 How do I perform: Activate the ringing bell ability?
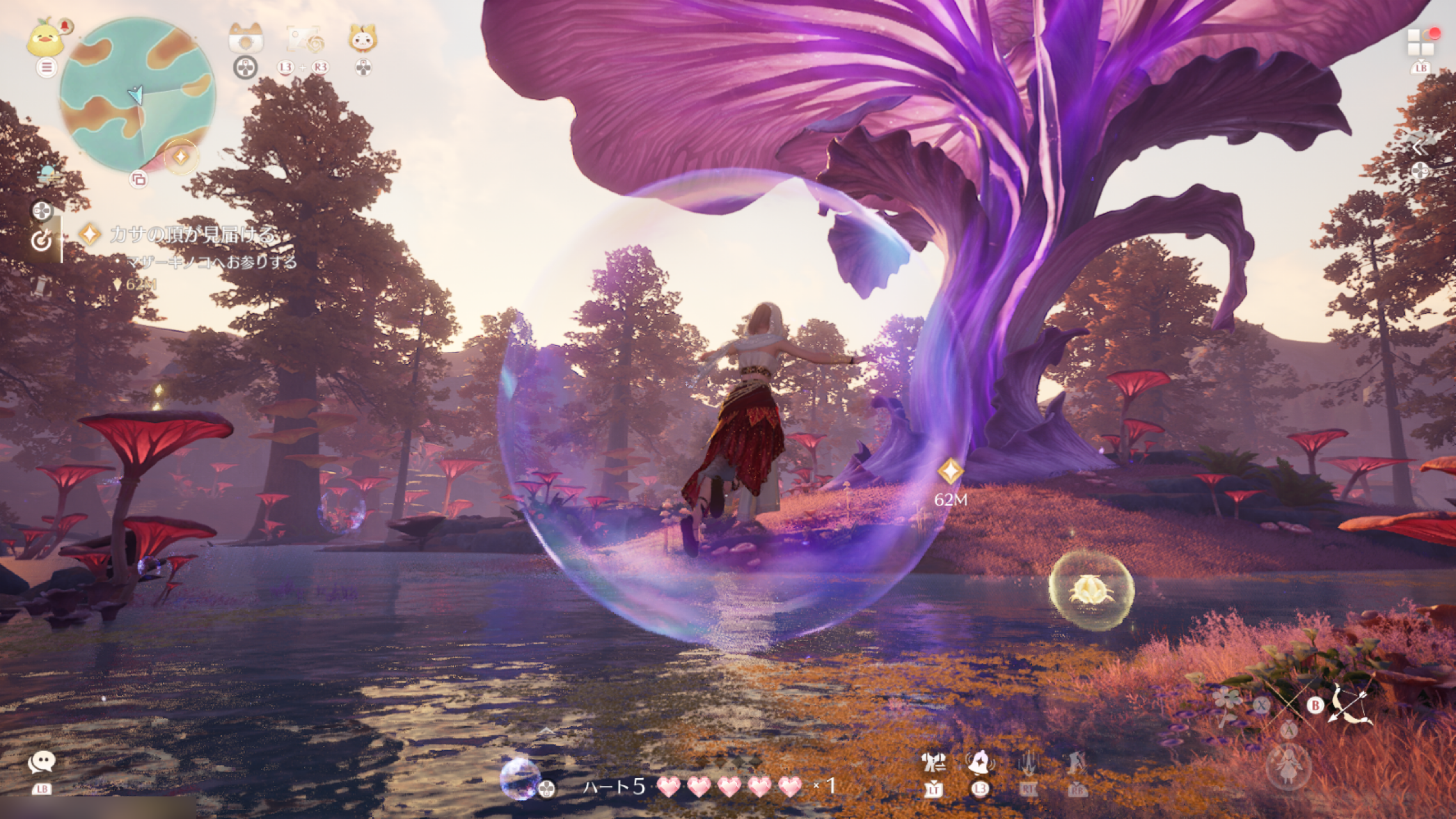(x=979, y=763)
